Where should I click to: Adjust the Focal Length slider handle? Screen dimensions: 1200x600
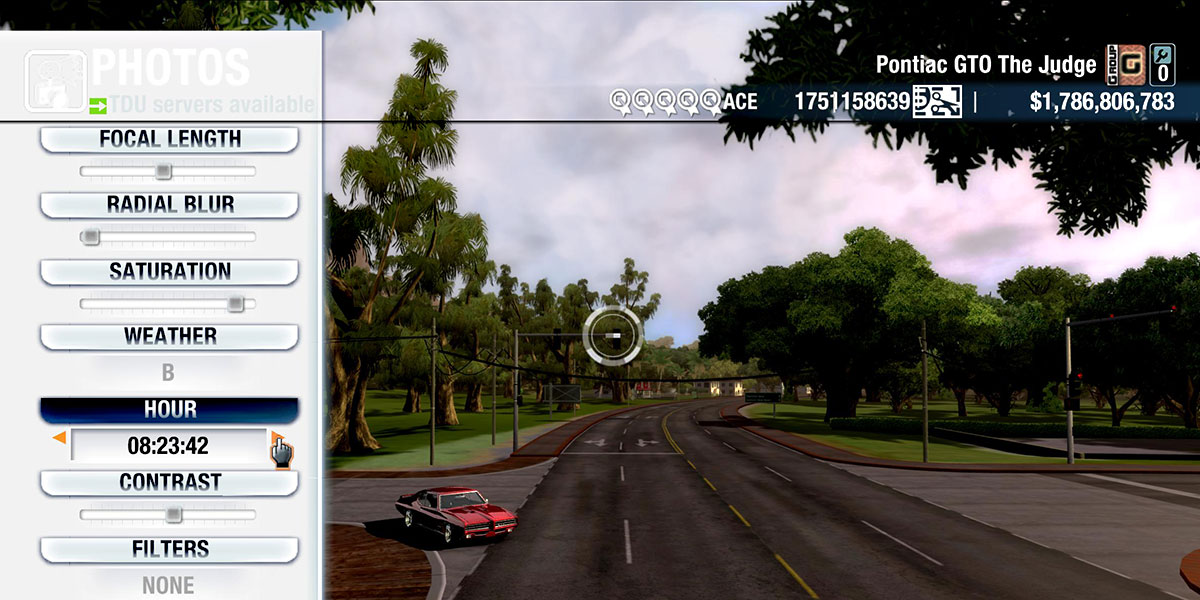point(163,172)
